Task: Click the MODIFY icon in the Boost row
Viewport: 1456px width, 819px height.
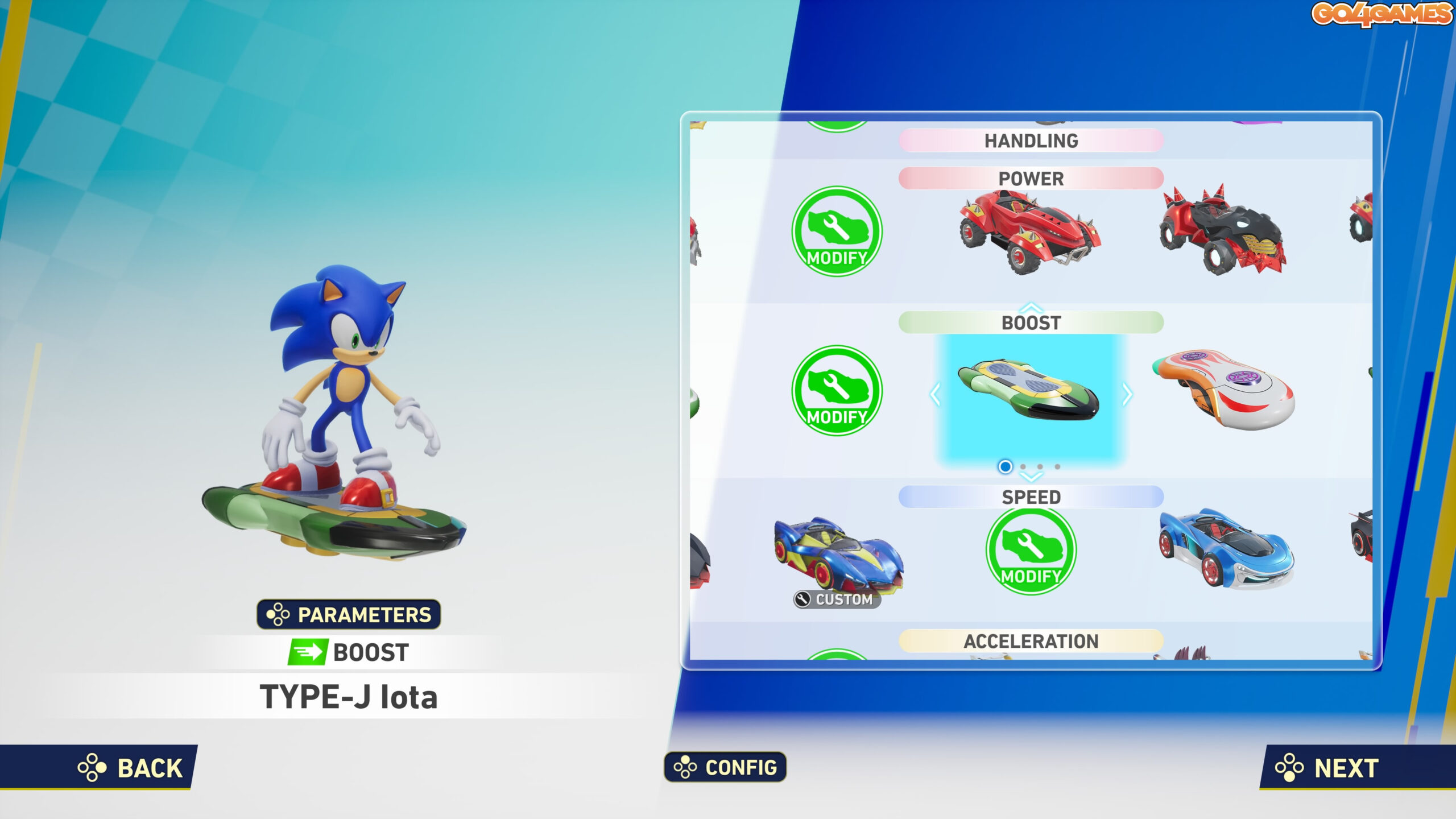Action: click(x=837, y=391)
